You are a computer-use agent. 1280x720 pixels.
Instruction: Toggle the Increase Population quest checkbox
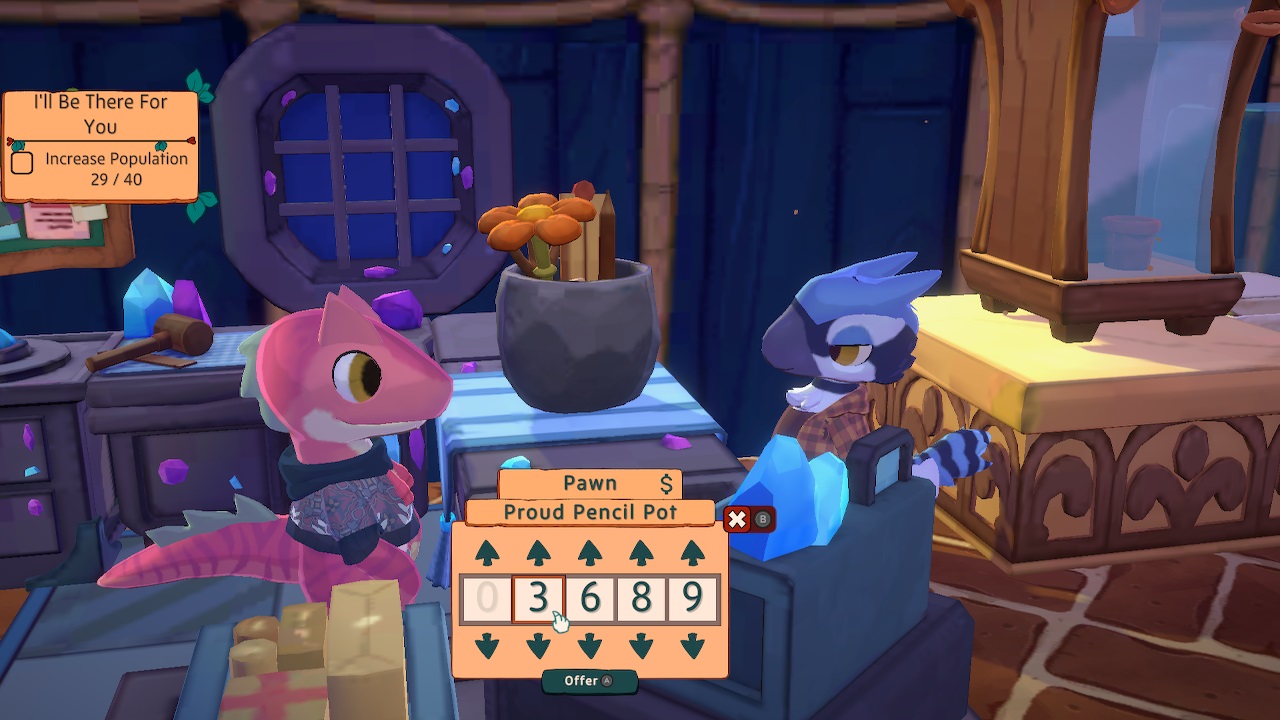point(20,161)
